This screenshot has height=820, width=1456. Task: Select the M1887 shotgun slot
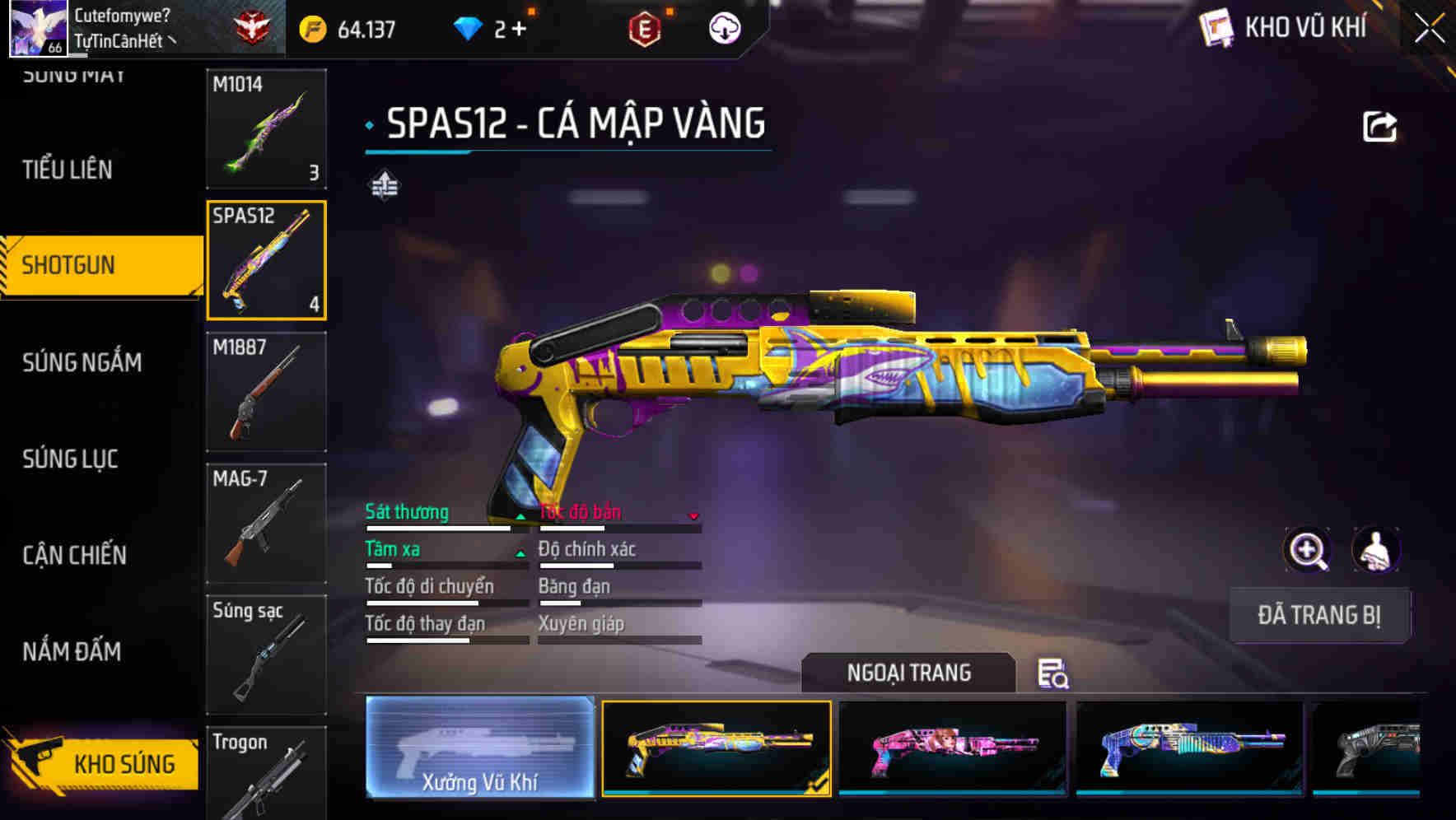(266, 392)
